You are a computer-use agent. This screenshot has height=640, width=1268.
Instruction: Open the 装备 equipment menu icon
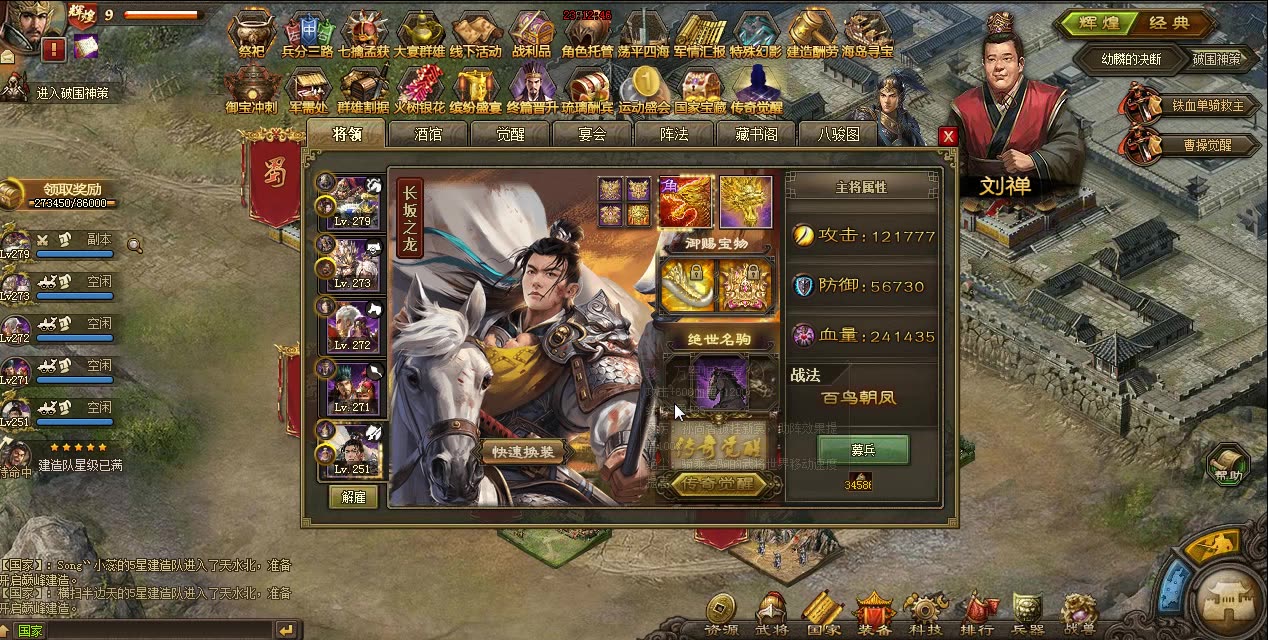[874, 613]
